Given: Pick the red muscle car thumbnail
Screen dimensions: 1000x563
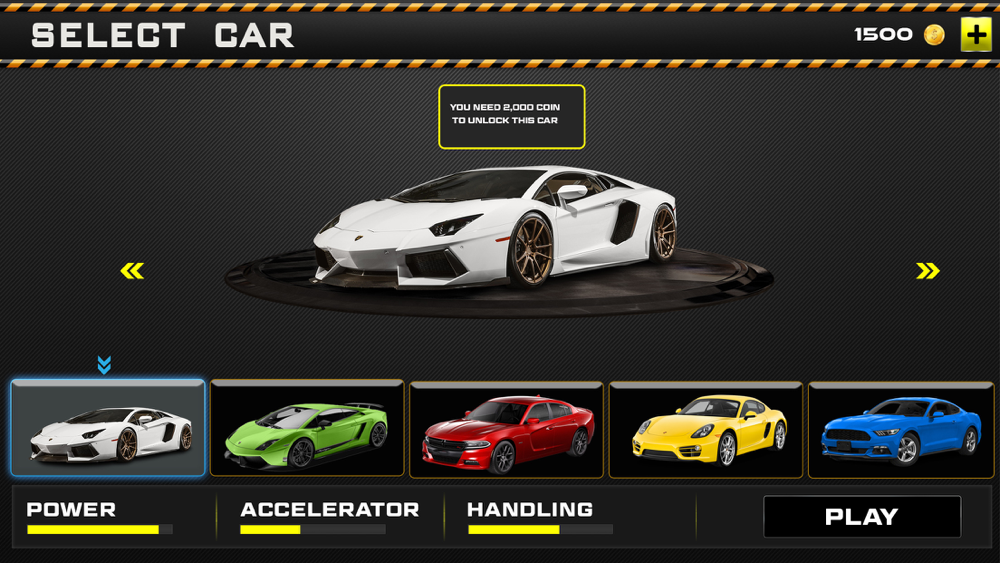Looking at the screenshot, I should 506,429.
